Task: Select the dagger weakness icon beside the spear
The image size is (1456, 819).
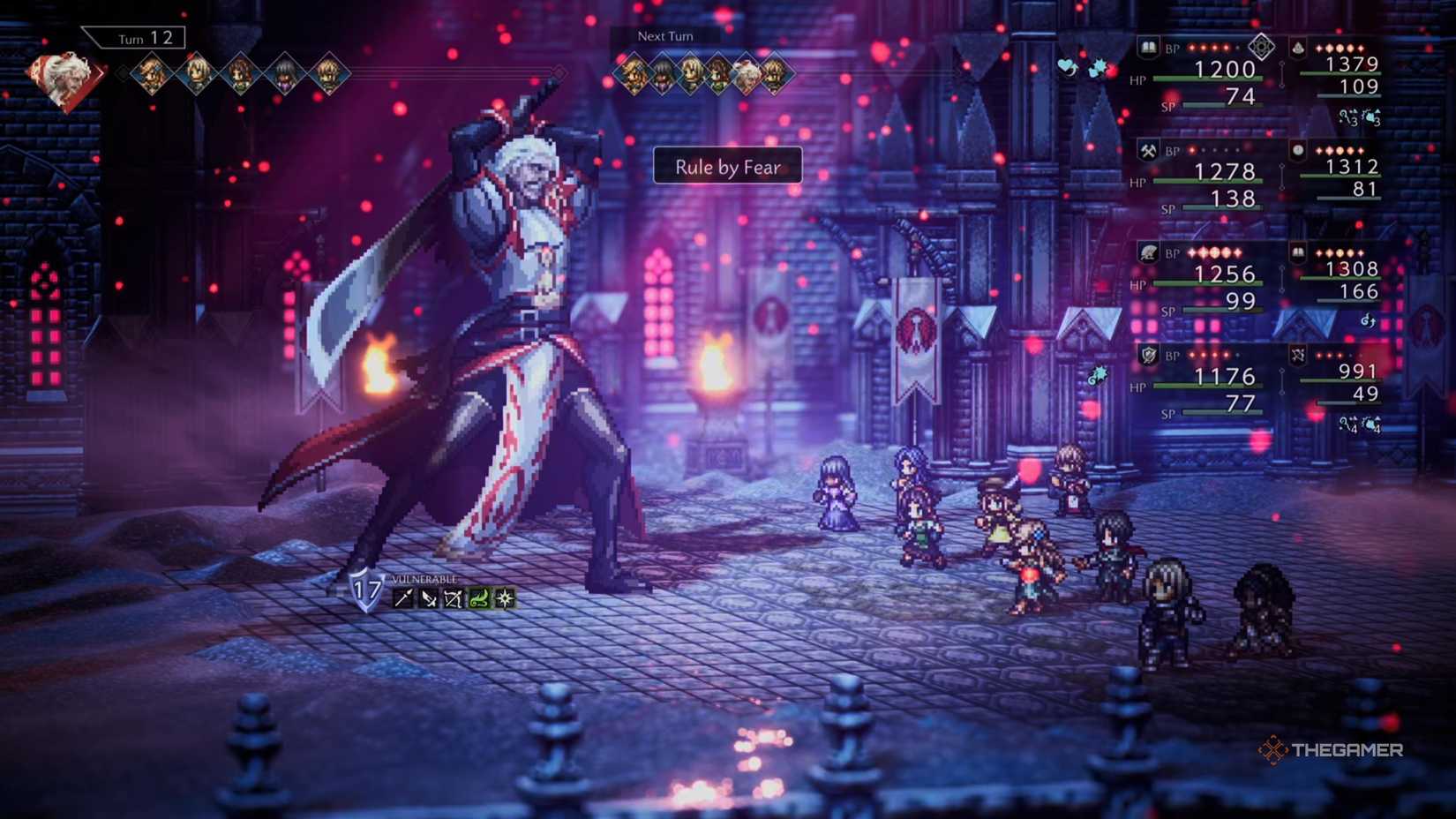Action: click(429, 598)
